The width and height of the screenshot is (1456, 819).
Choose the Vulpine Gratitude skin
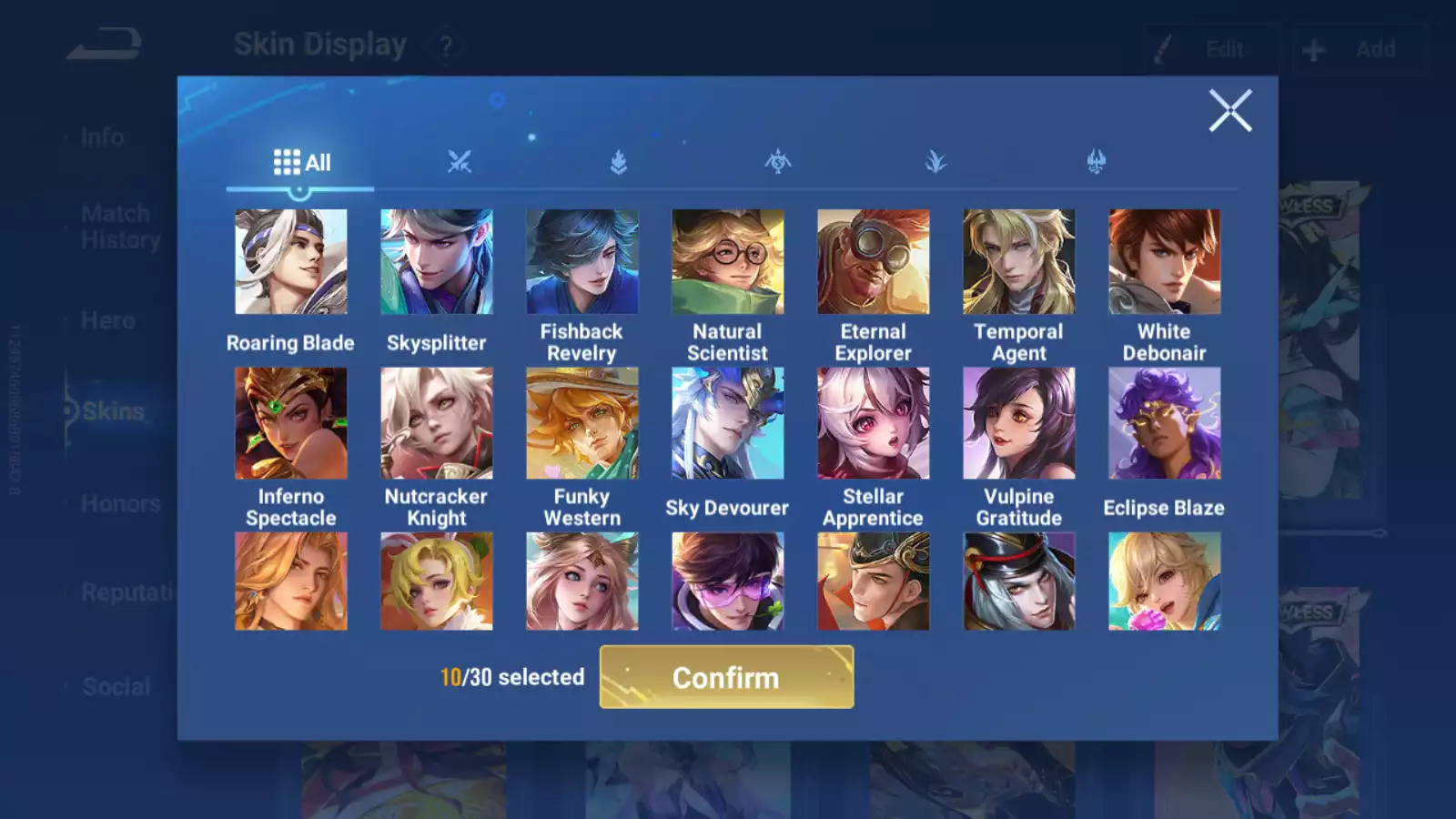click(1018, 423)
